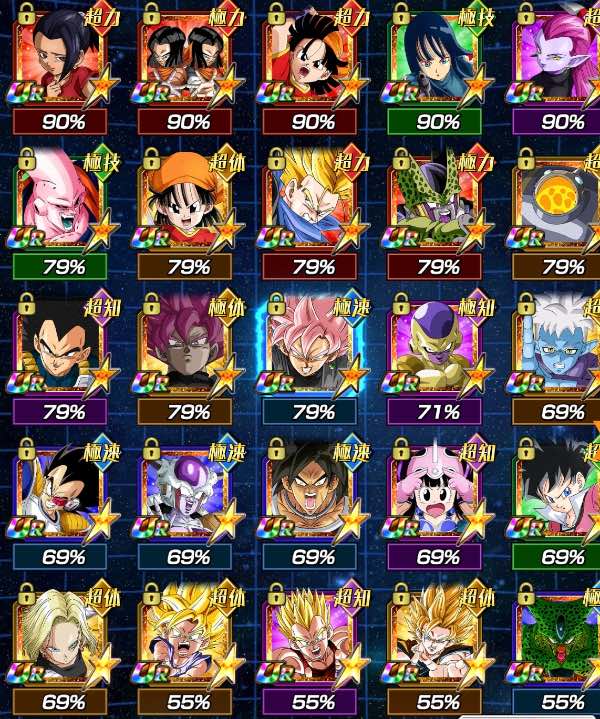Choose the pink Kid Buu card
The width and height of the screenshot is (600, 719).
(63, 207)
